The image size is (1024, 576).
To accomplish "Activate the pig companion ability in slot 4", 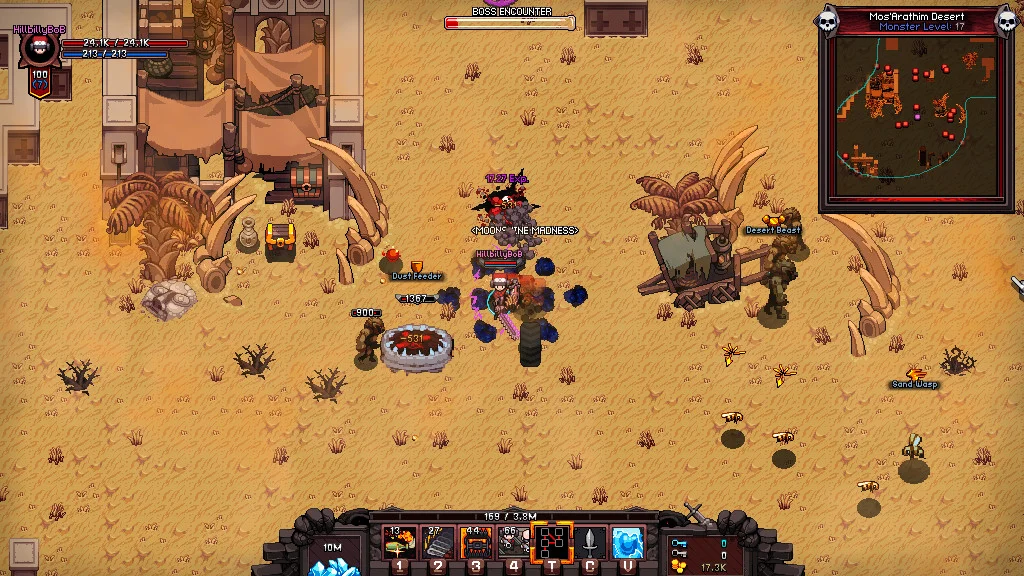I will [514, 543].
